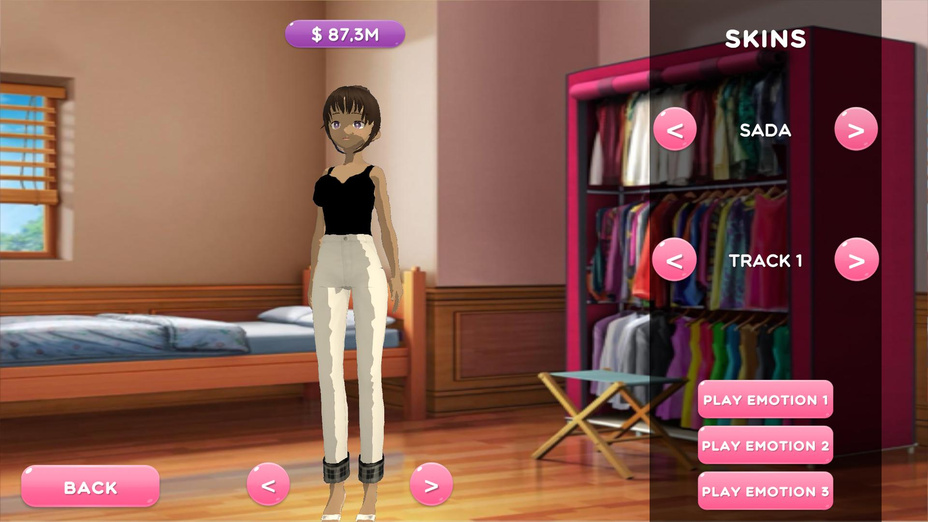Image resolution: width=928 pixels, height=522 pixels.
Task: Go back with the BACK button
Action: [90, 487]
